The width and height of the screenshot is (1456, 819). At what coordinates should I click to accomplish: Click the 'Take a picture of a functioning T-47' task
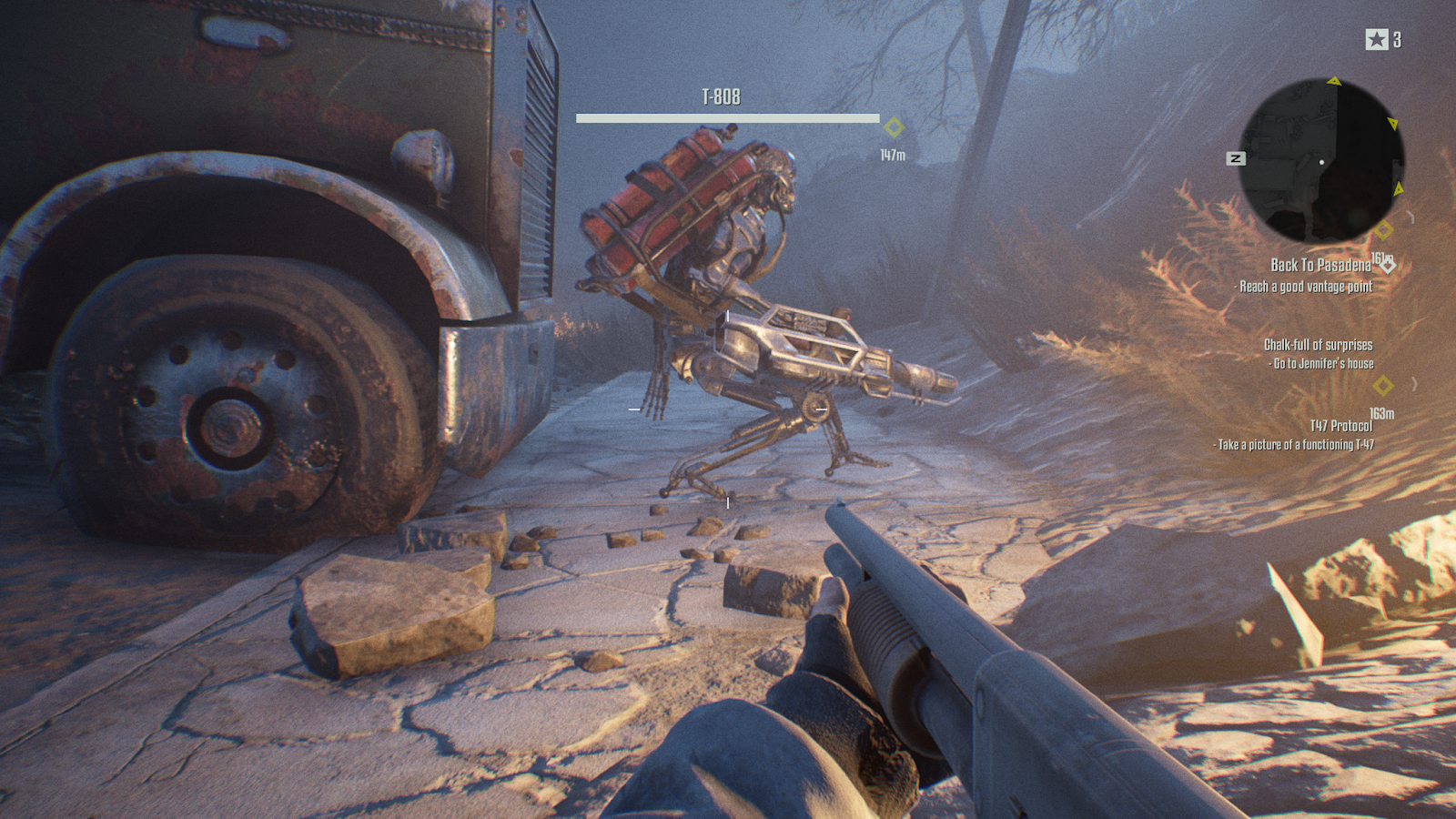1293,442
